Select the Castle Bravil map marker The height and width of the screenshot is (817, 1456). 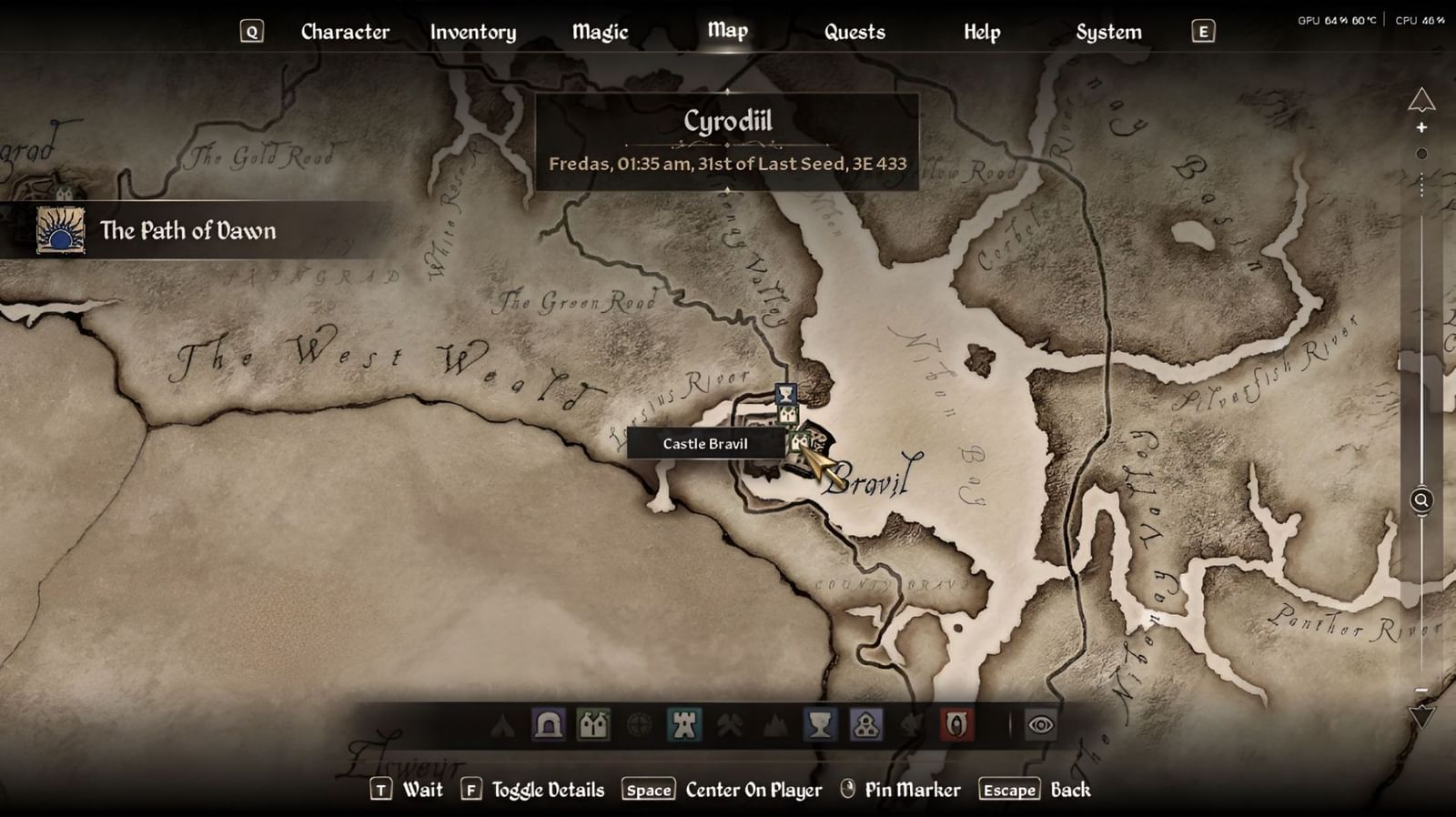[799, 443]
